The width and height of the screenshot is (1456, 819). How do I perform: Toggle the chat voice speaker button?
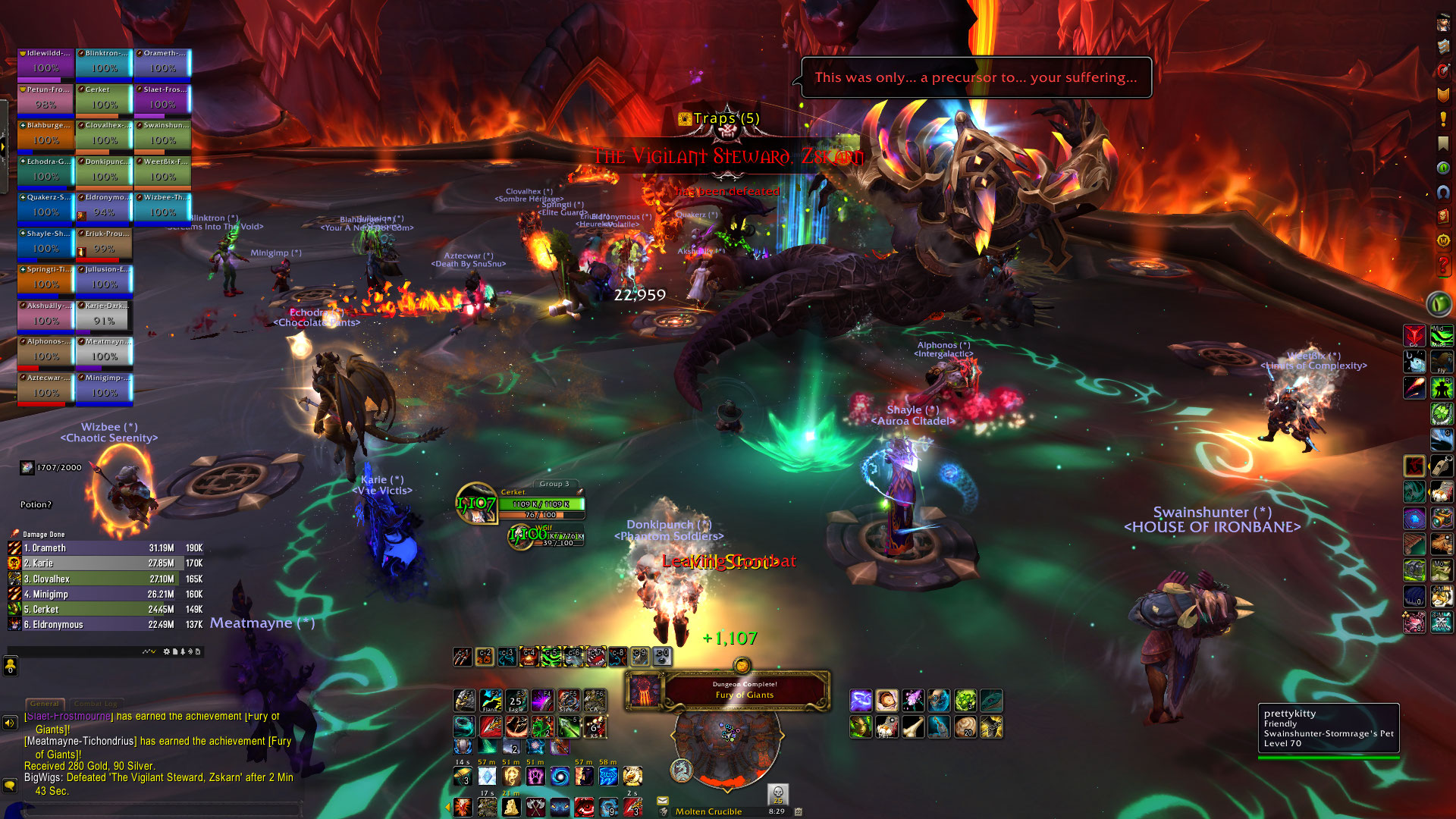coord(10,723)
